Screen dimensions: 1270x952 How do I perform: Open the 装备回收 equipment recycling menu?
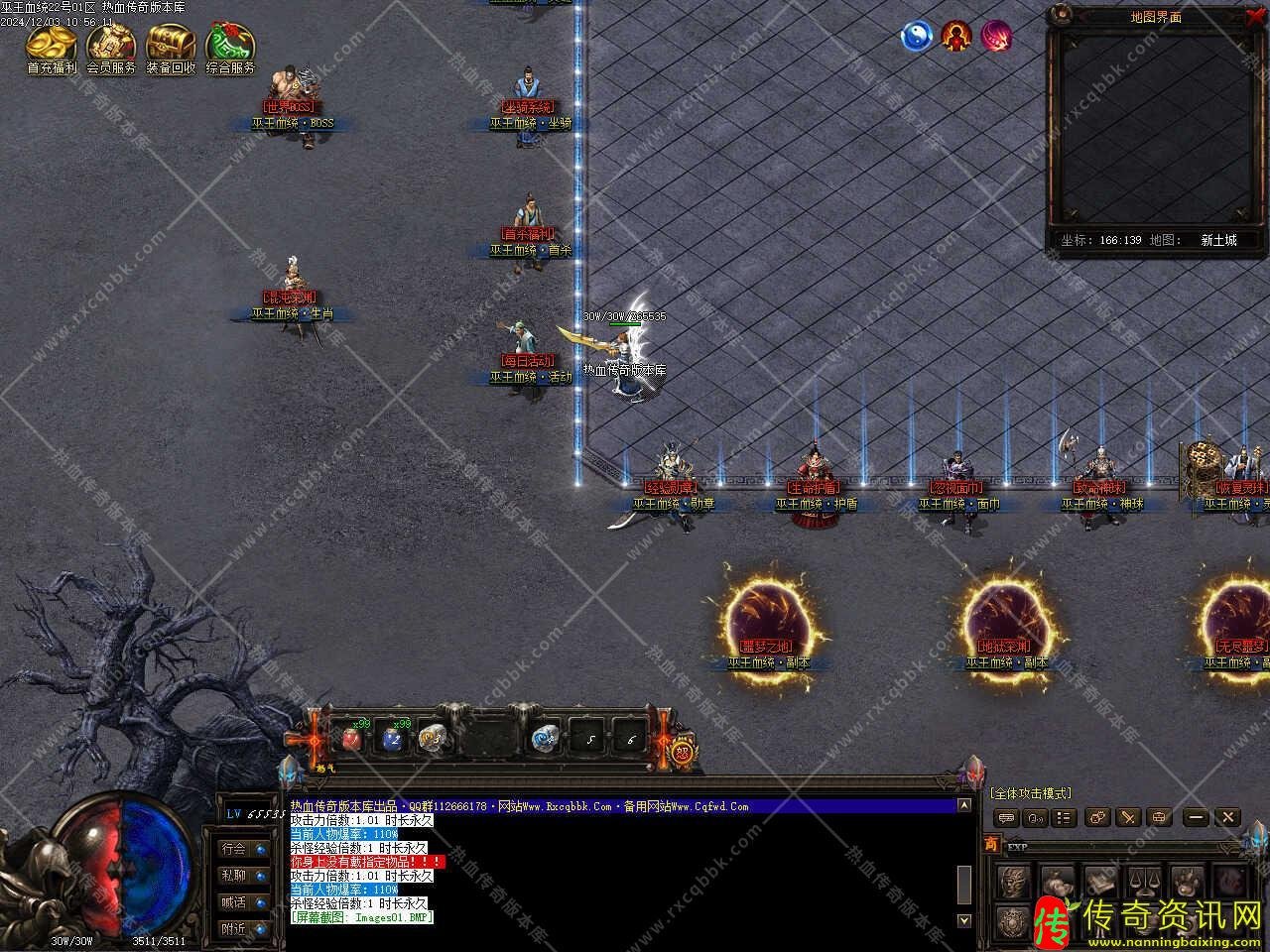tap(171, 46)
